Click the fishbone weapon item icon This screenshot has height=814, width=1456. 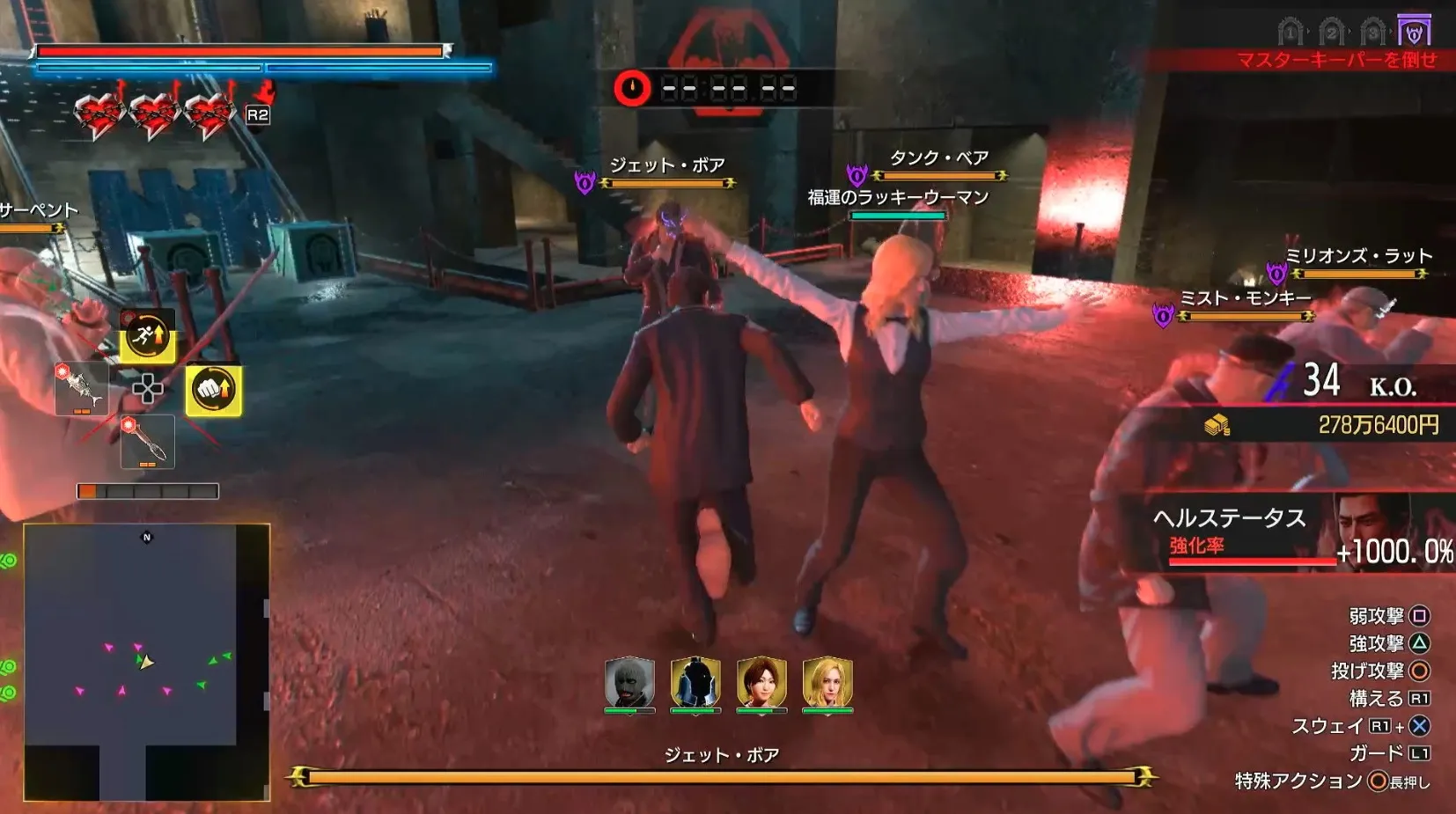coord(82,387)
